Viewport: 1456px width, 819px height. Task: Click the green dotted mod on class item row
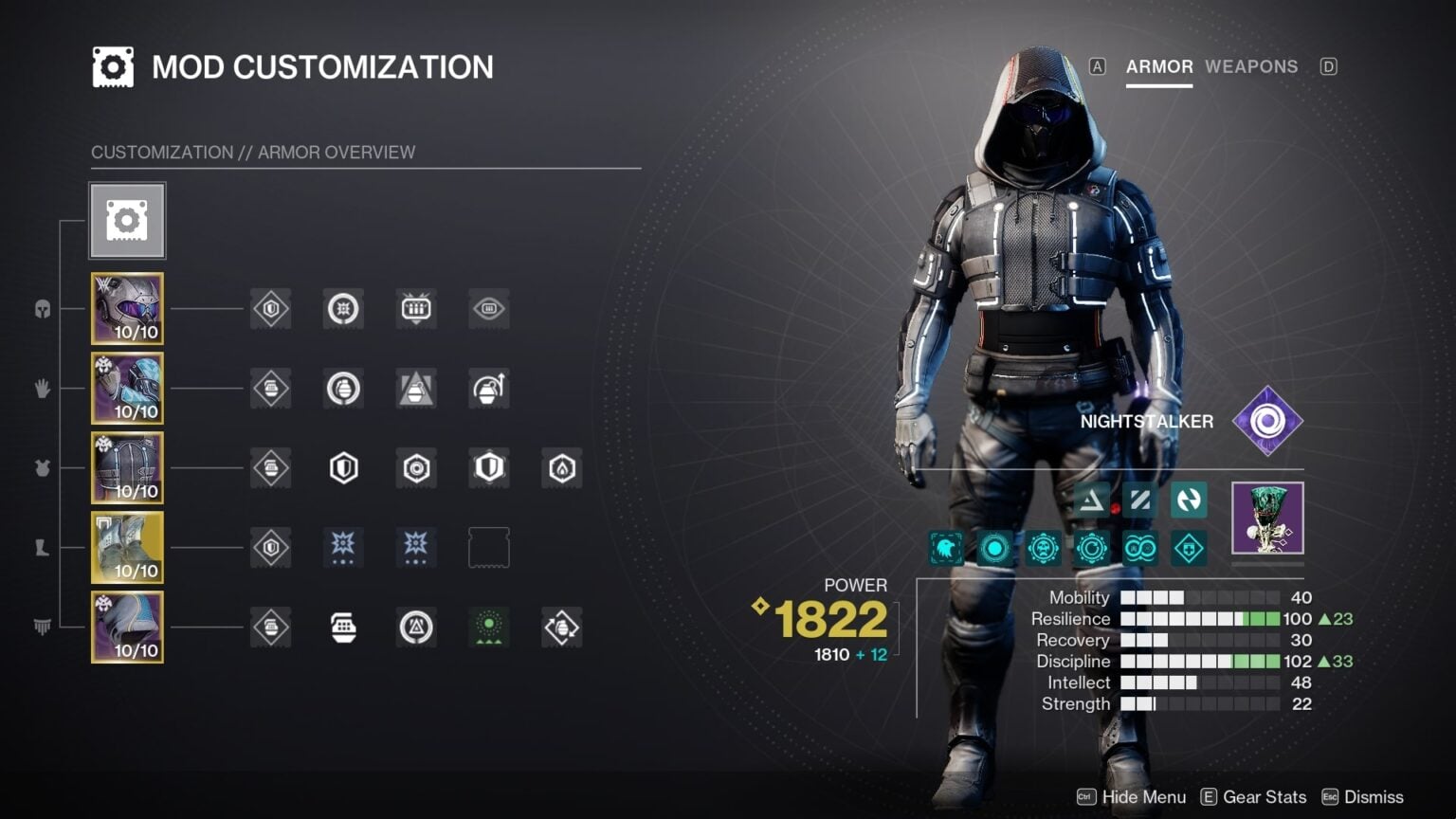click(x=488, y=627)
